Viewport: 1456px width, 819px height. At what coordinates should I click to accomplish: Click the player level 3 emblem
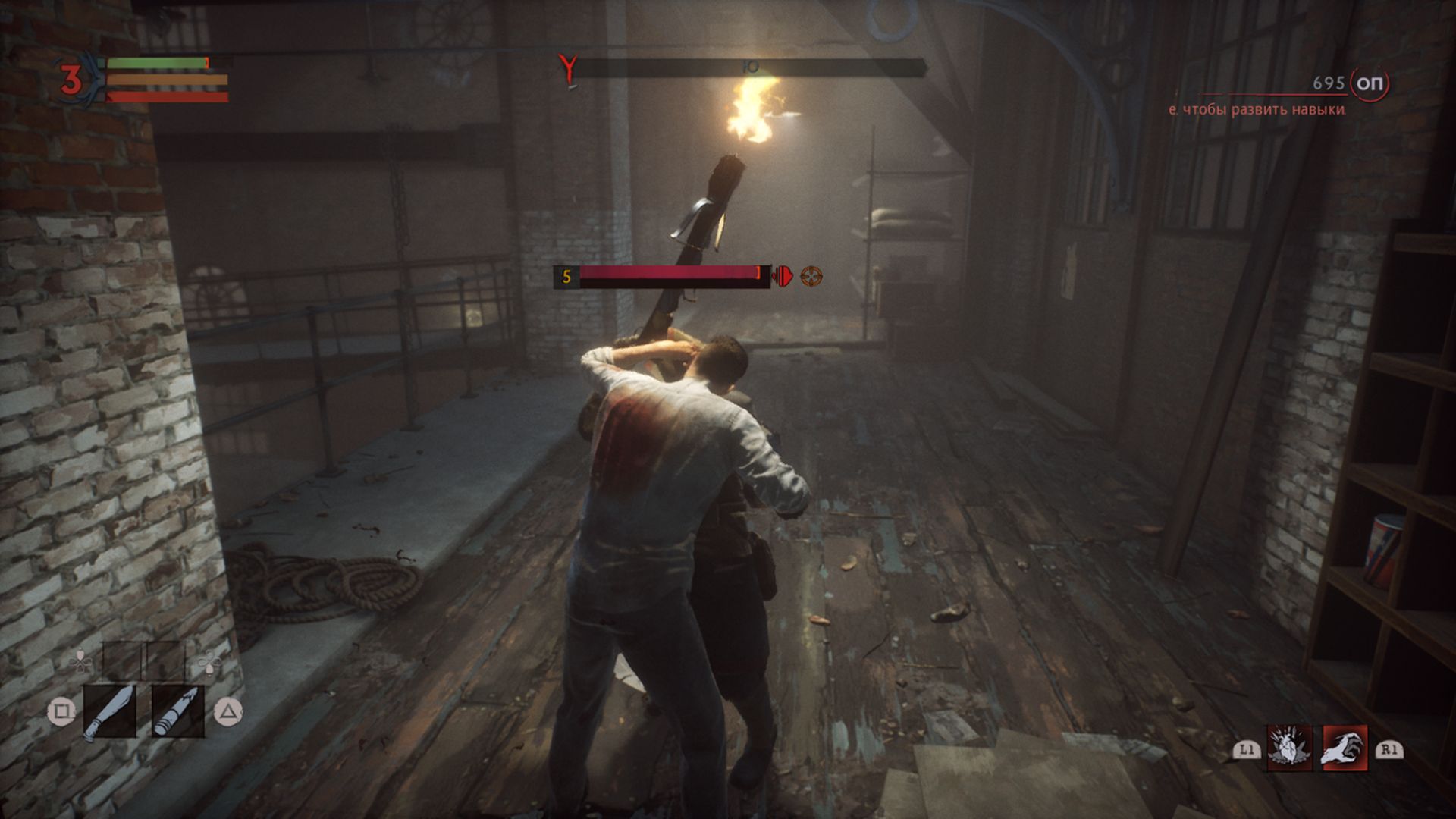(71, 80)
